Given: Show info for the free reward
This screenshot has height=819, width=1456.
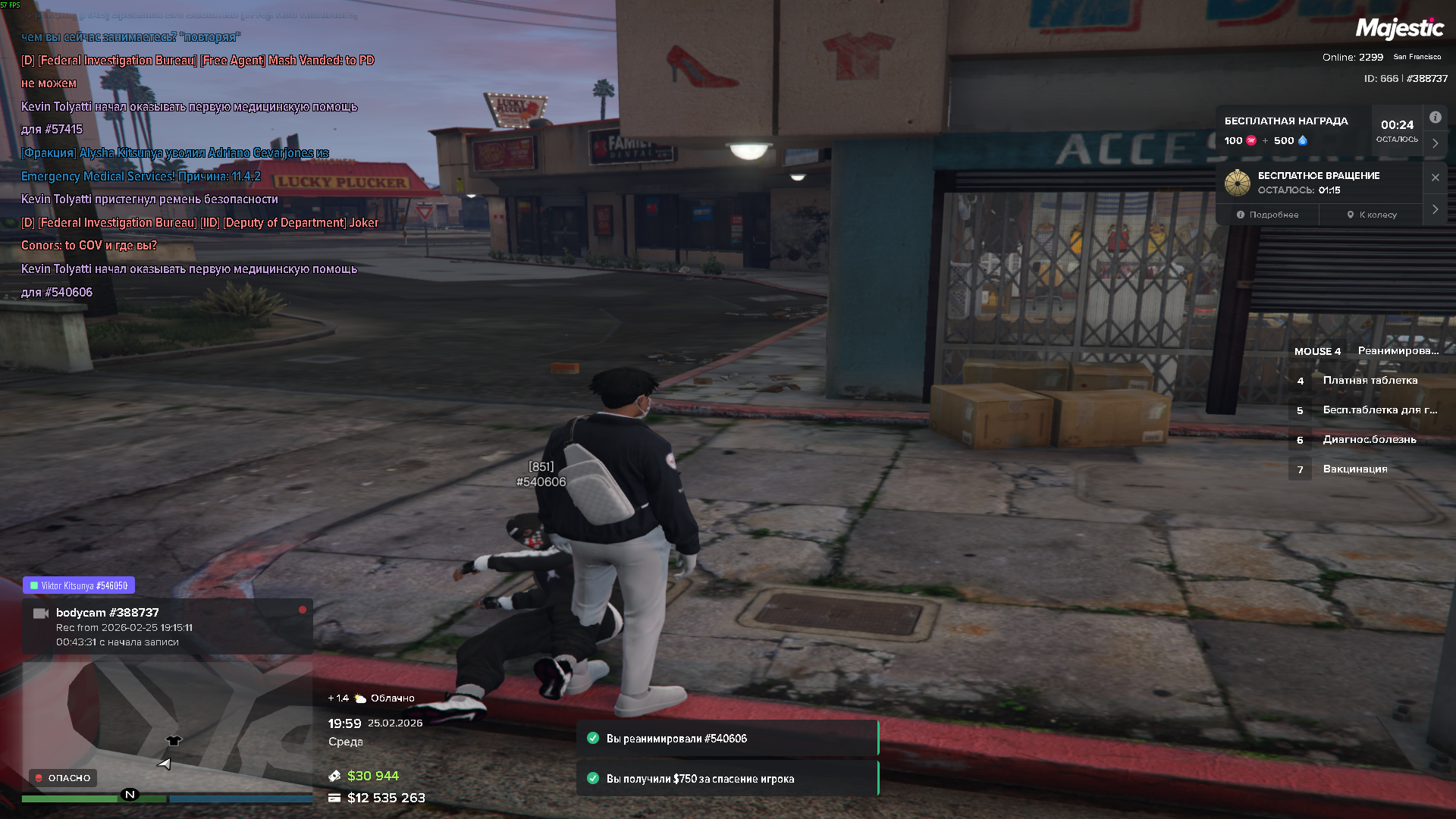Looking at the screenshot, I should (x=1435, y=118).
